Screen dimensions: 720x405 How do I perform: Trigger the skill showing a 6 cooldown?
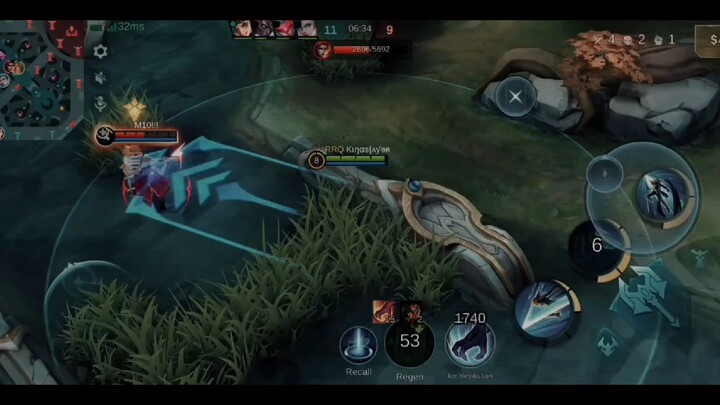tap(597, 246)
